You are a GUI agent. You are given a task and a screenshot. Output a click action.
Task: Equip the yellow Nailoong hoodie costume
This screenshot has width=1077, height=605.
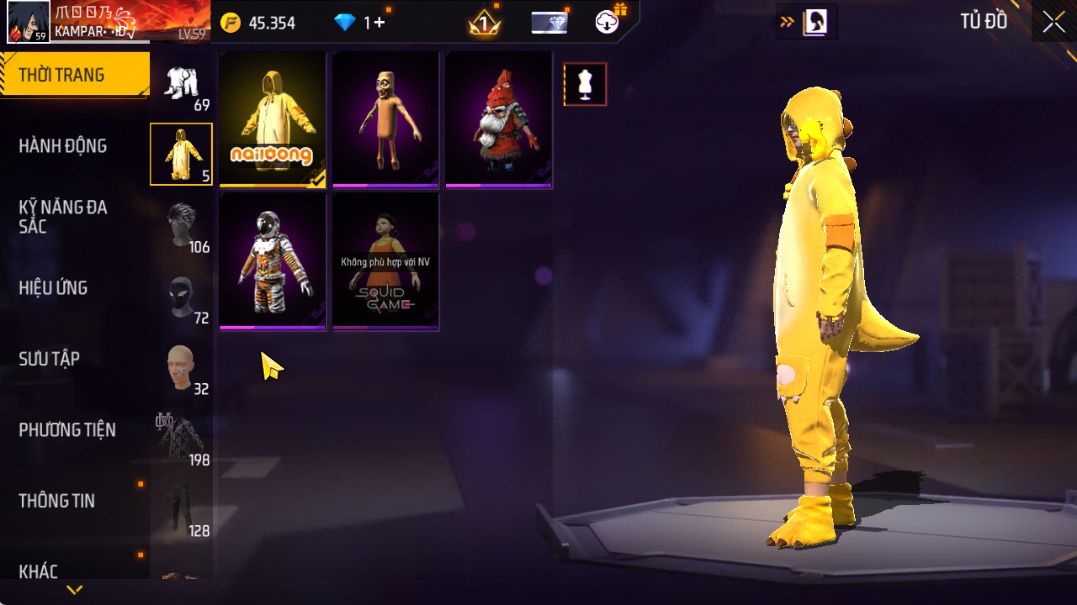coord(273,119)
